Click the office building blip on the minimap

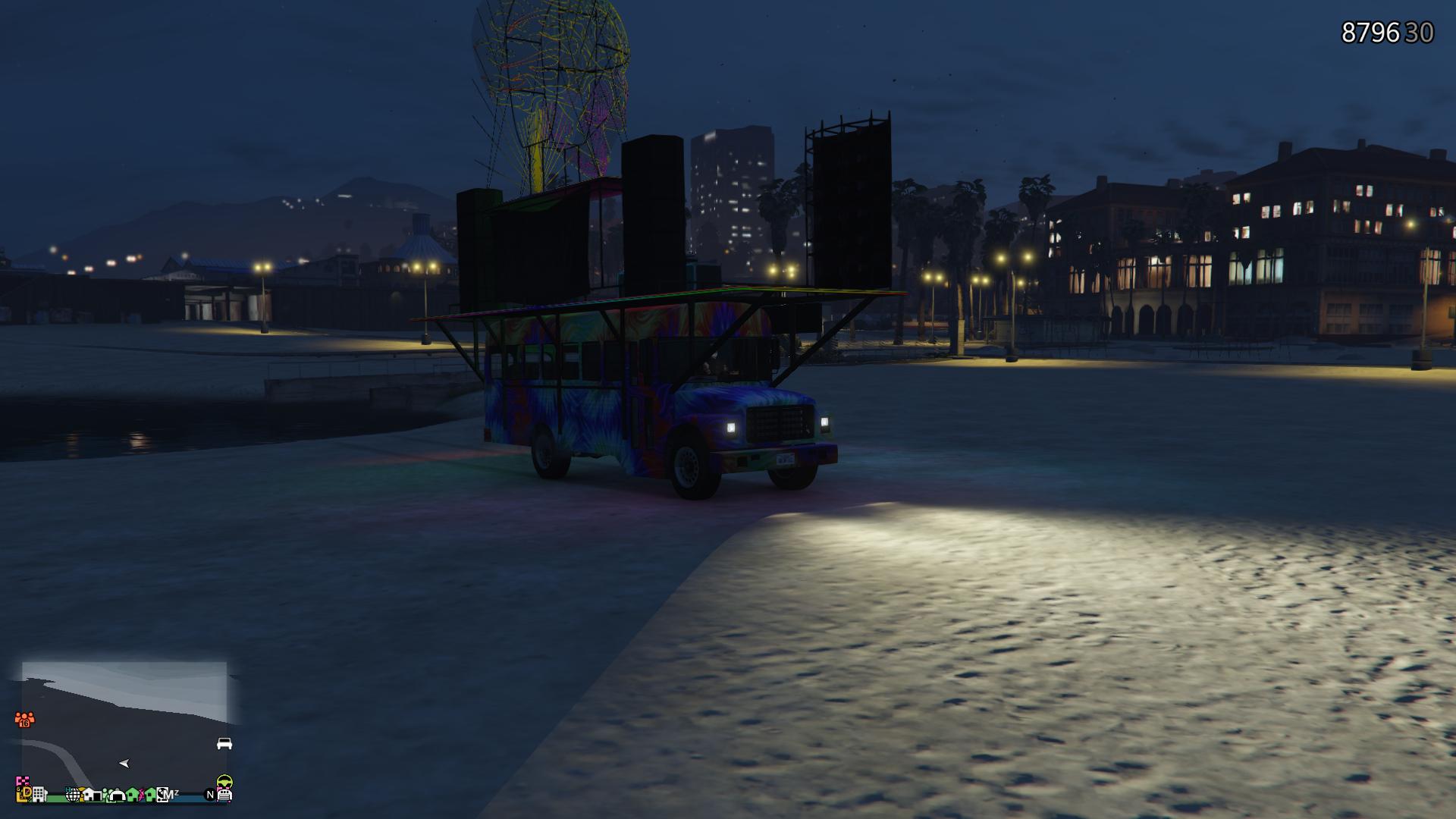(x=38, y=794)
